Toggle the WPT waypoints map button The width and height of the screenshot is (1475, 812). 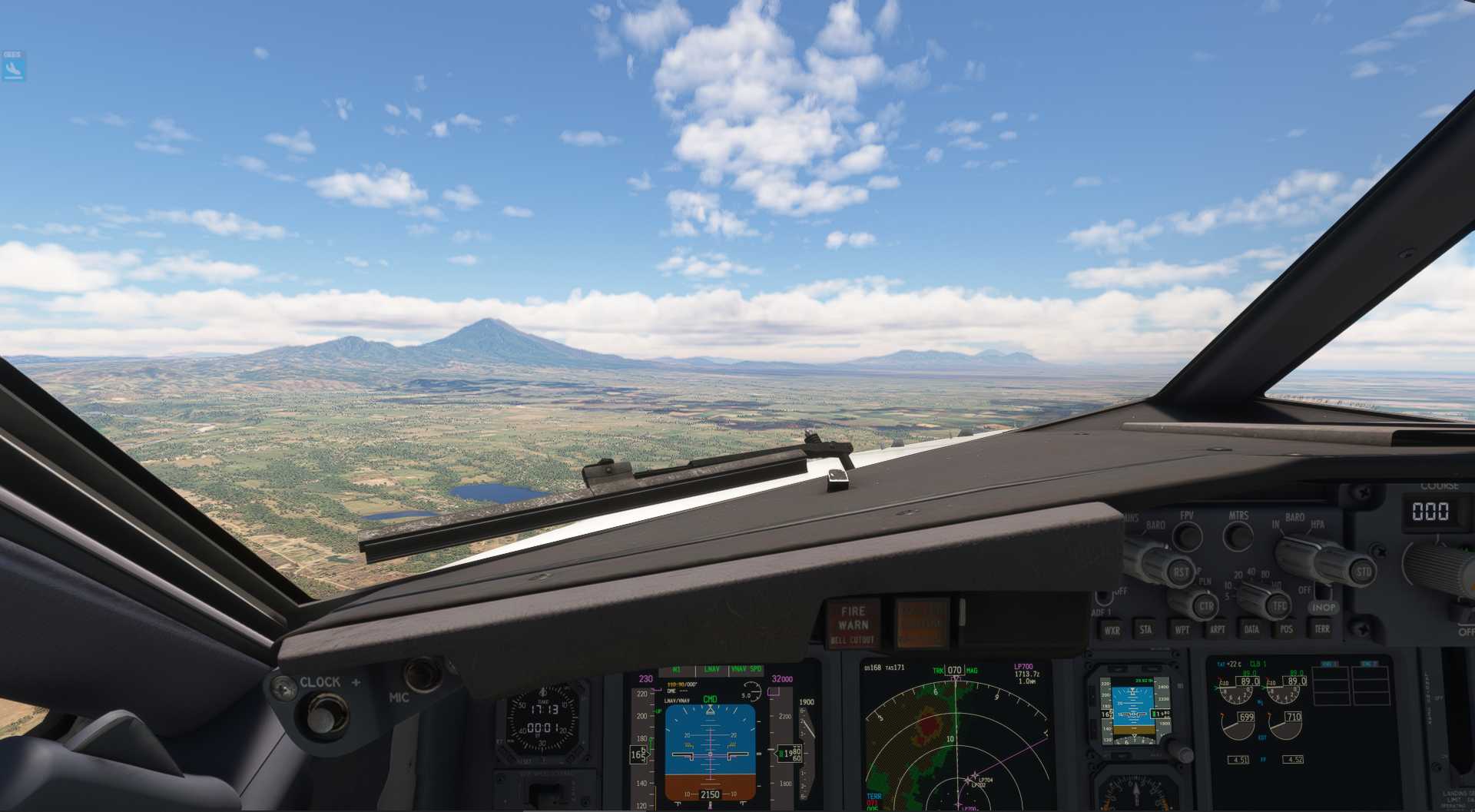click(x=1182, y=630)
